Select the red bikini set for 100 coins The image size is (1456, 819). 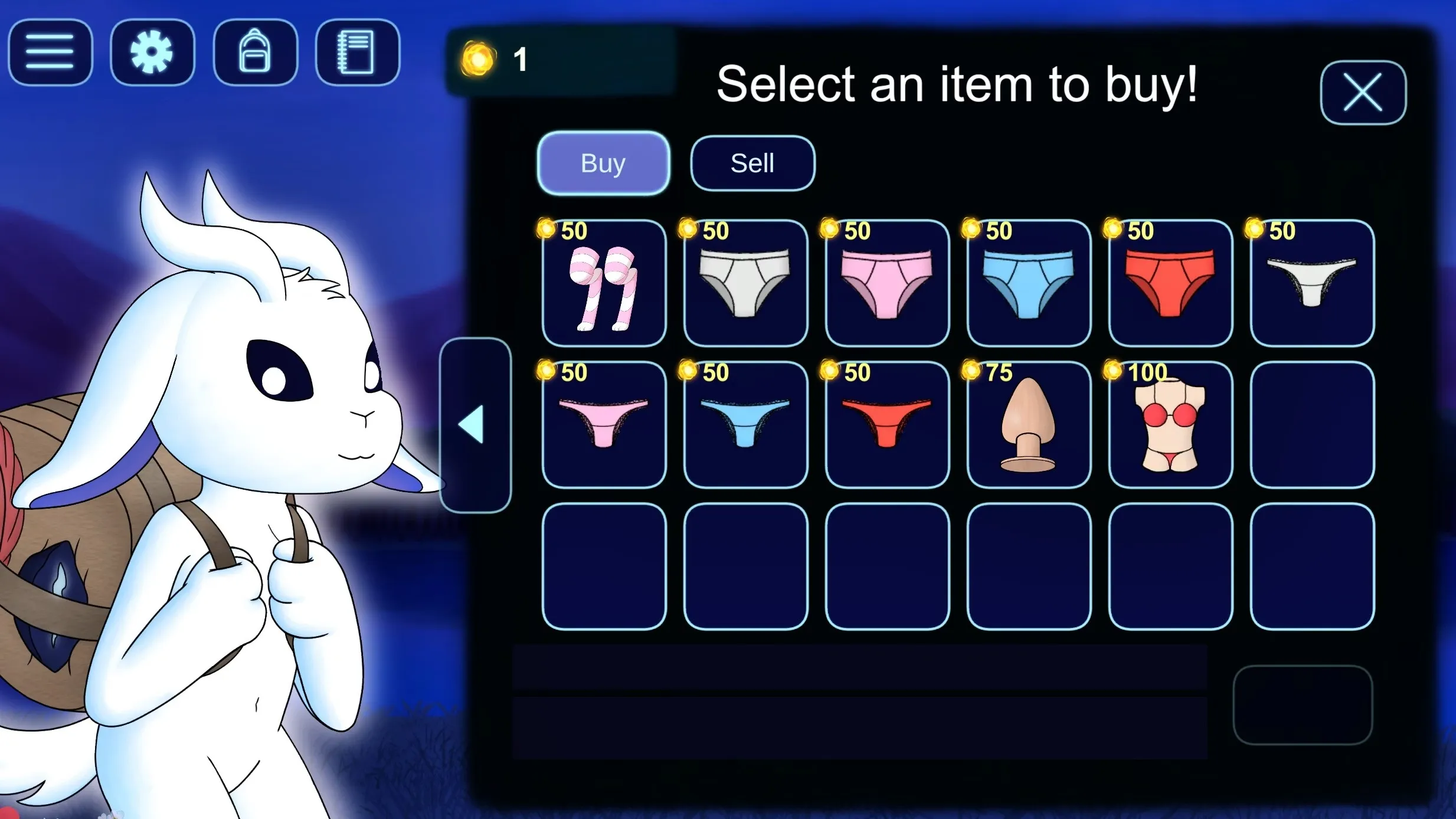[1170, 425]
